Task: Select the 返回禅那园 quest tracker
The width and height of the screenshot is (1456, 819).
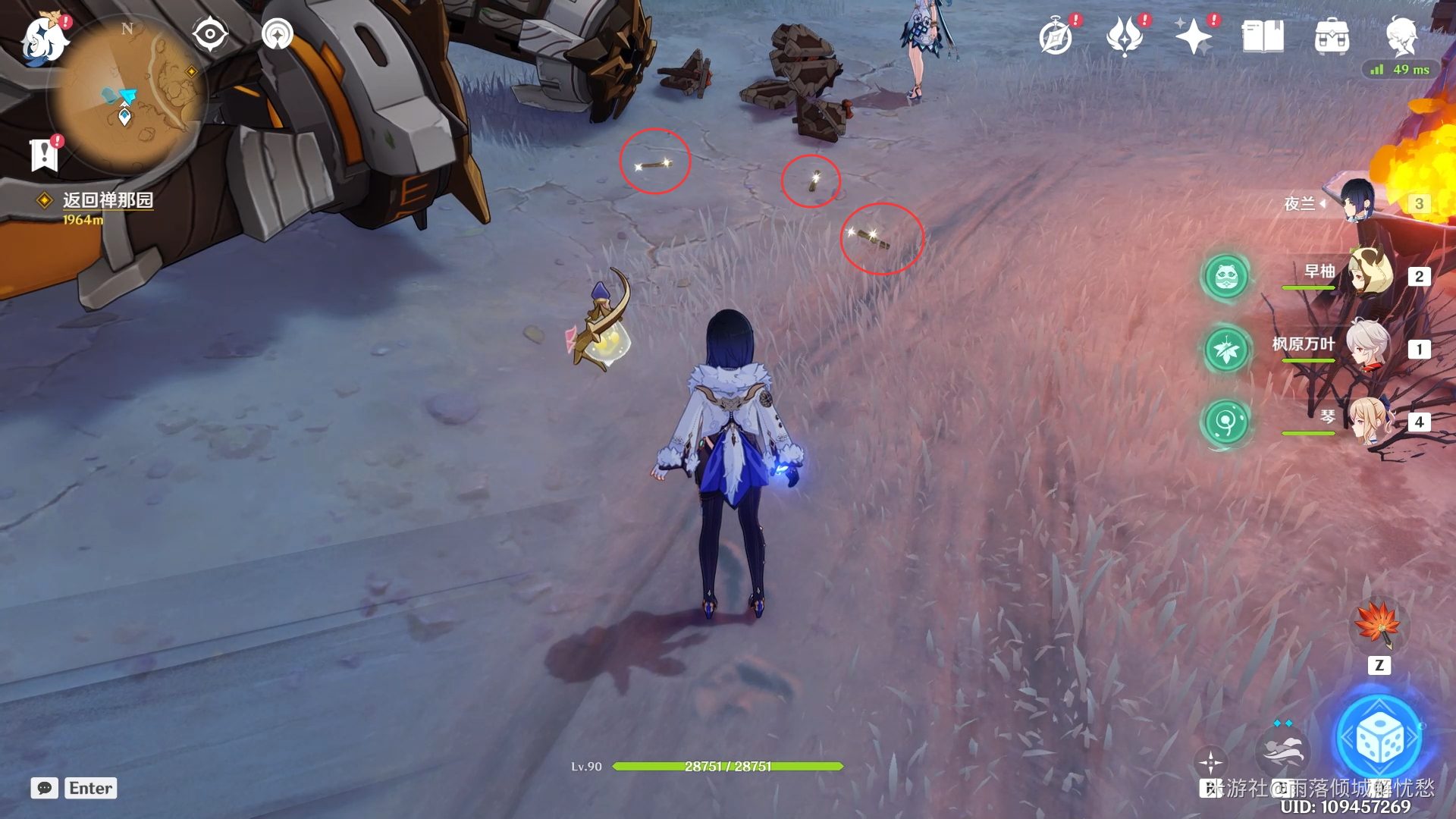Action: [107, 200]
